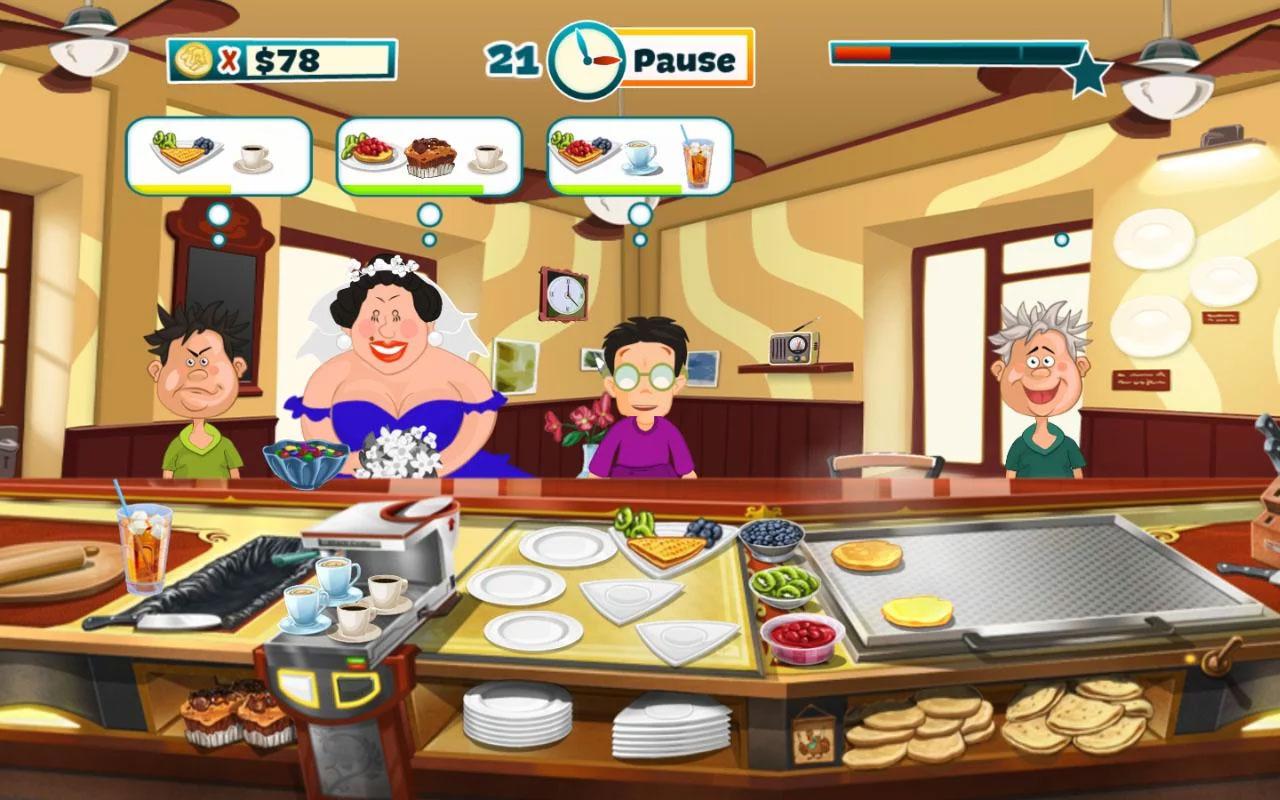The width and height of the screenshot is (1280, 800).
Task: Pick the browned pancake off the griddle
Action: [x=866, y=555]
